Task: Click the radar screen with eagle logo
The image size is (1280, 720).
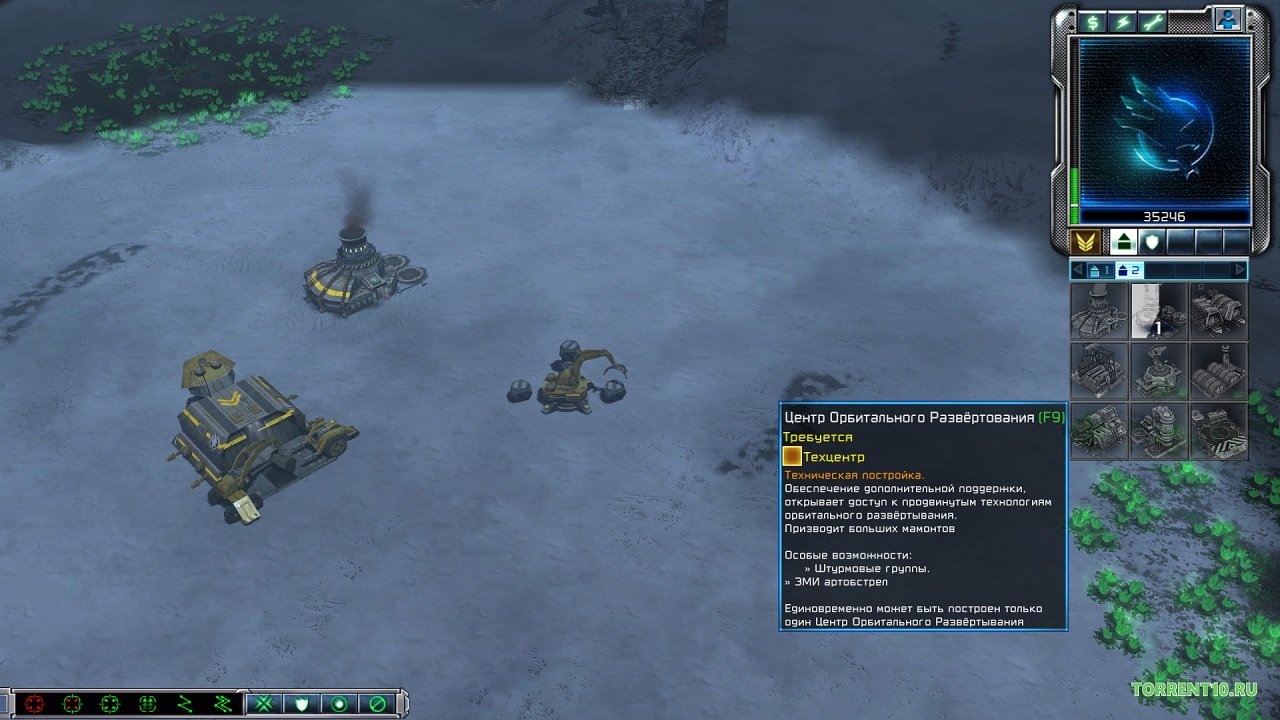Action: click(1165, 122)
